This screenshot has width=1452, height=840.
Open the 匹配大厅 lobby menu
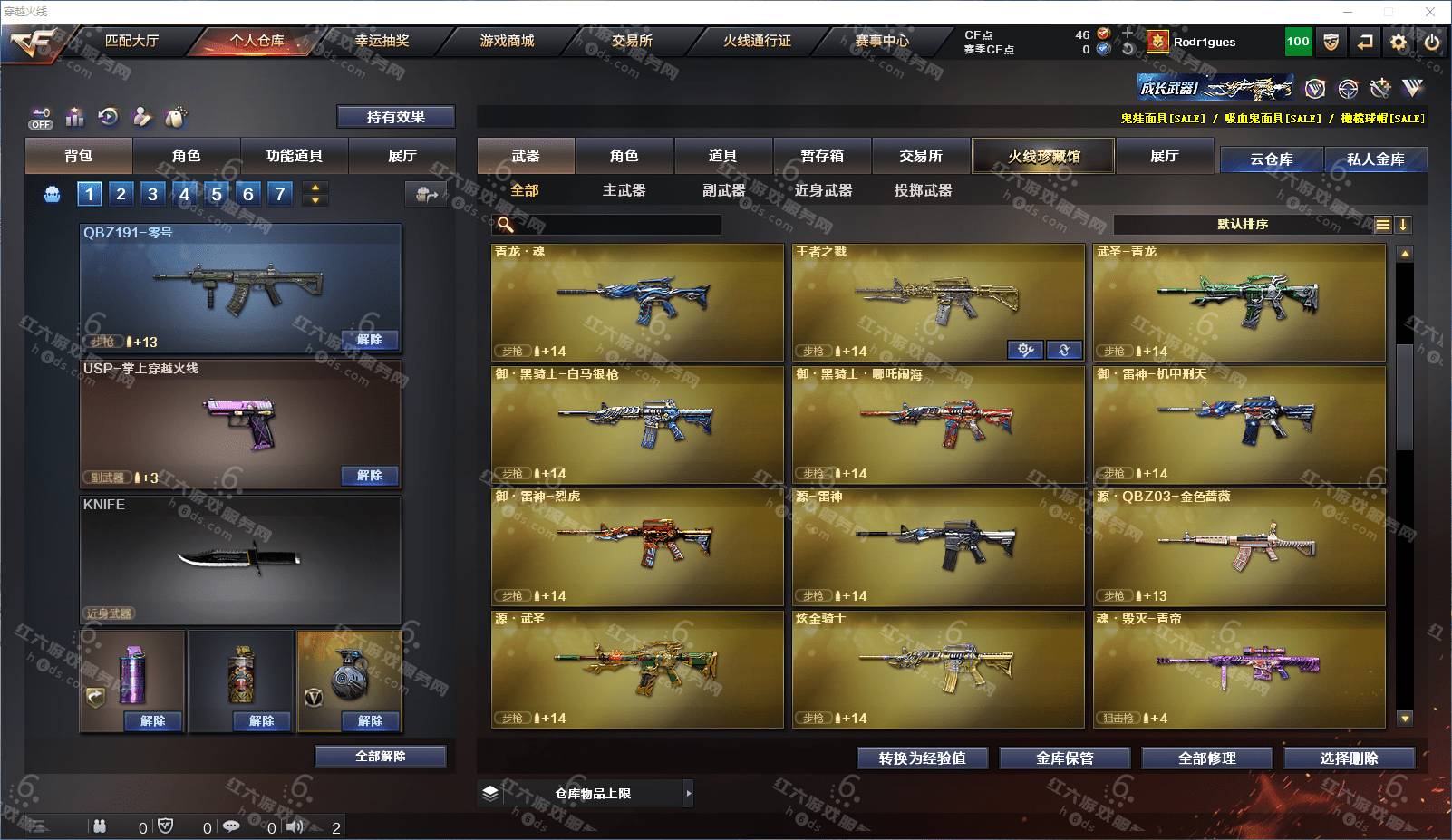(131, 41)
